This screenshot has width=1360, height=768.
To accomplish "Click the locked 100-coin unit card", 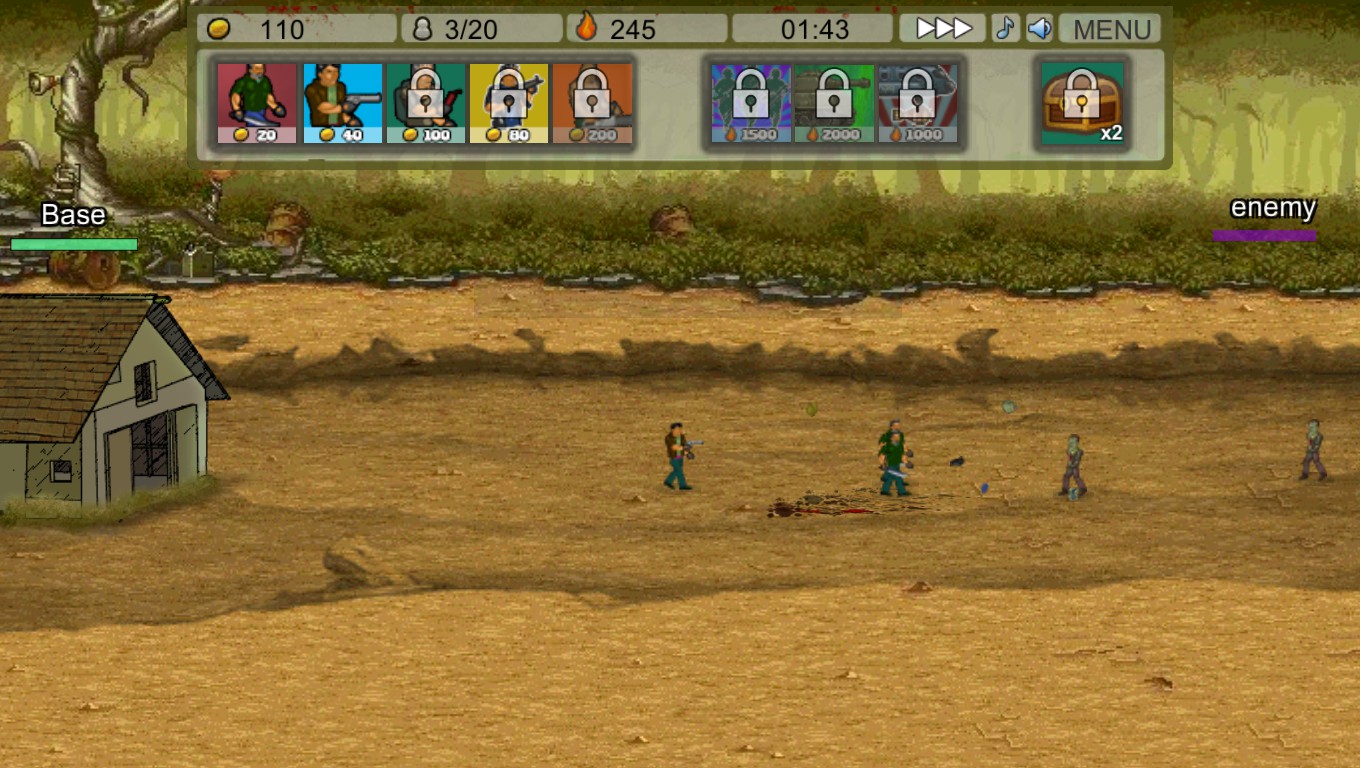I will tap(425, 98).
